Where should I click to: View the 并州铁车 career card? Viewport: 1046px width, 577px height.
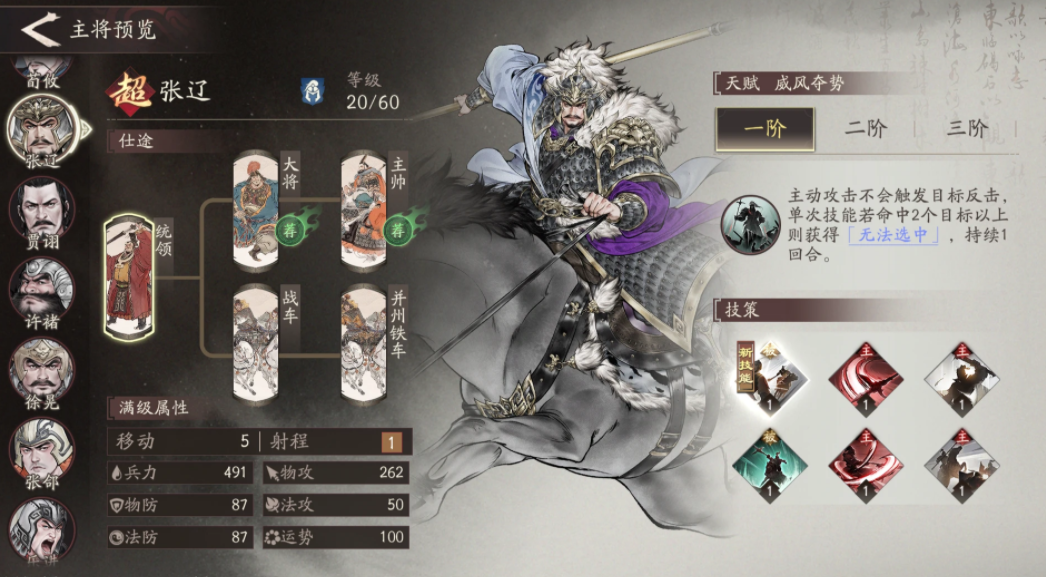tap(366, 342)
